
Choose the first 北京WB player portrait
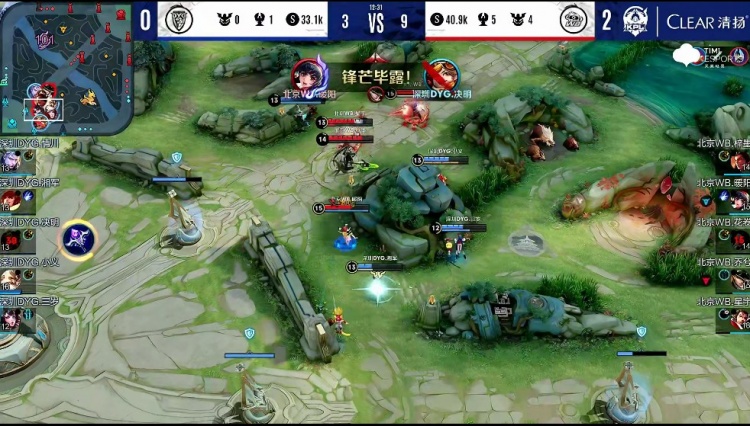[x=737, y=162]
